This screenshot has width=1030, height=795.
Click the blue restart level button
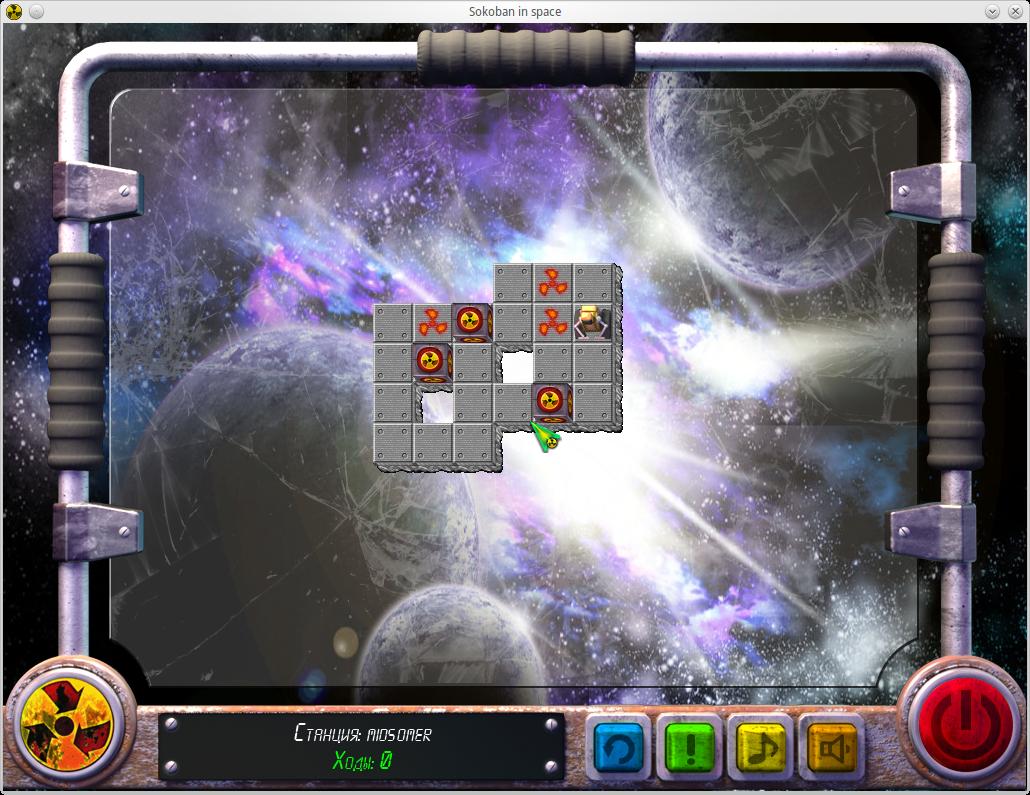click(618, 747)
